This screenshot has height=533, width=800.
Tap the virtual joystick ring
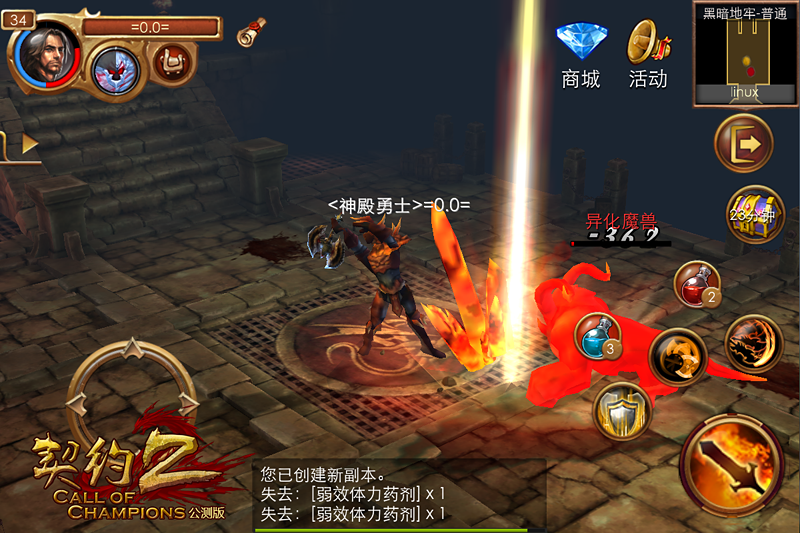[129, 396]
